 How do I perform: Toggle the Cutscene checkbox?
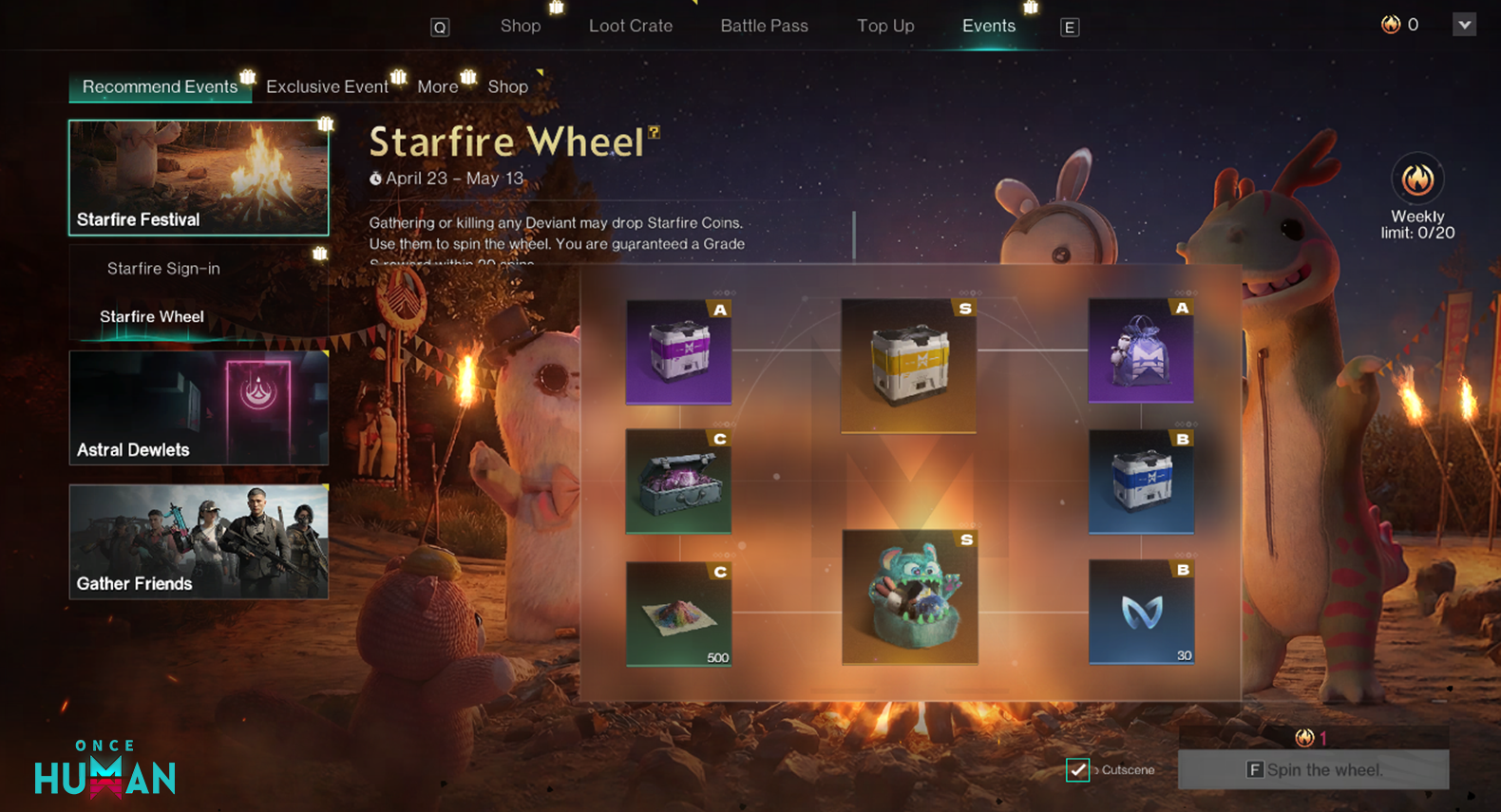pyautogui.click(x=1077, y=769)
